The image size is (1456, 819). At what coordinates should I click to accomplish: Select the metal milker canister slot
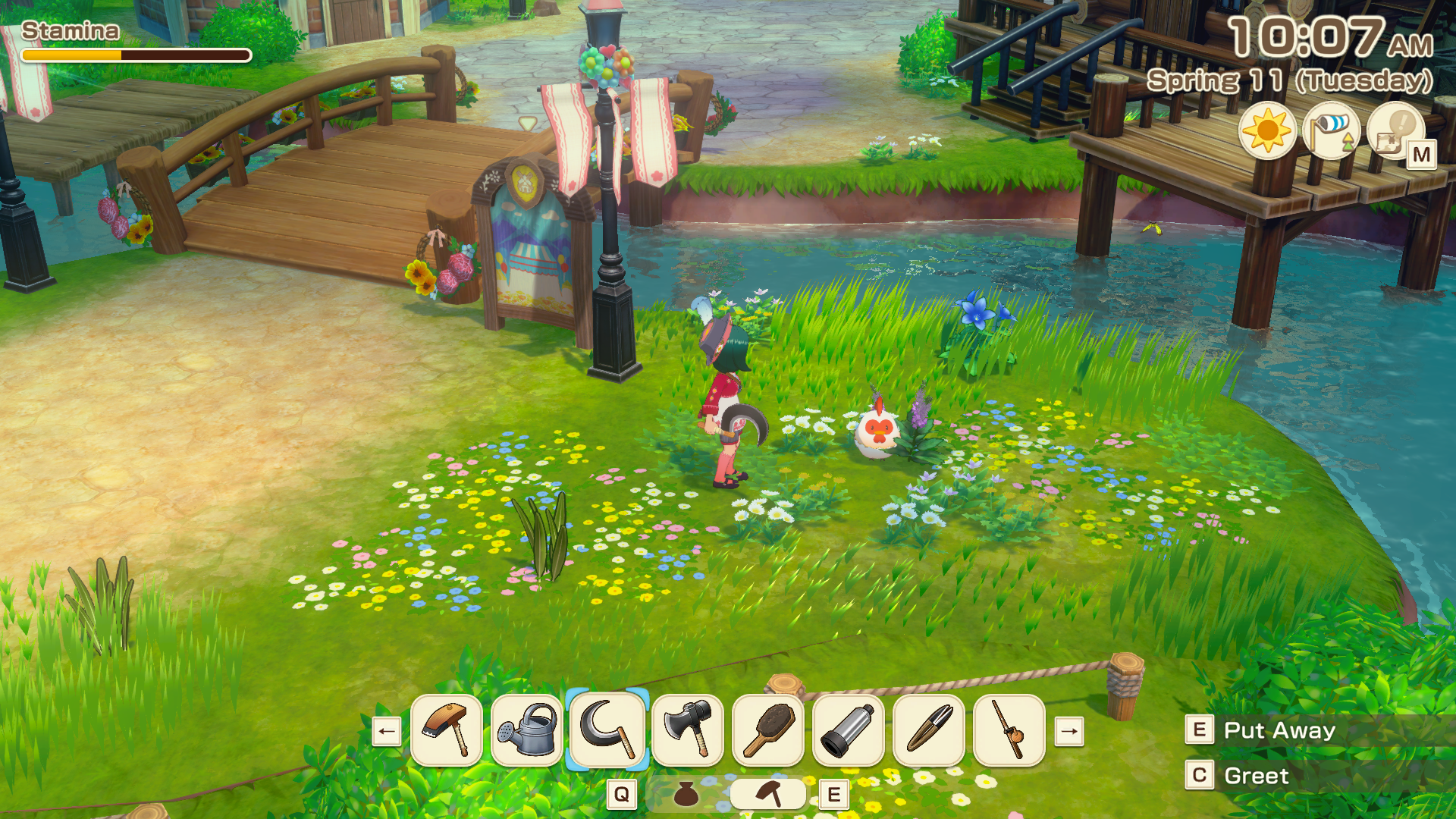[849, 730]
